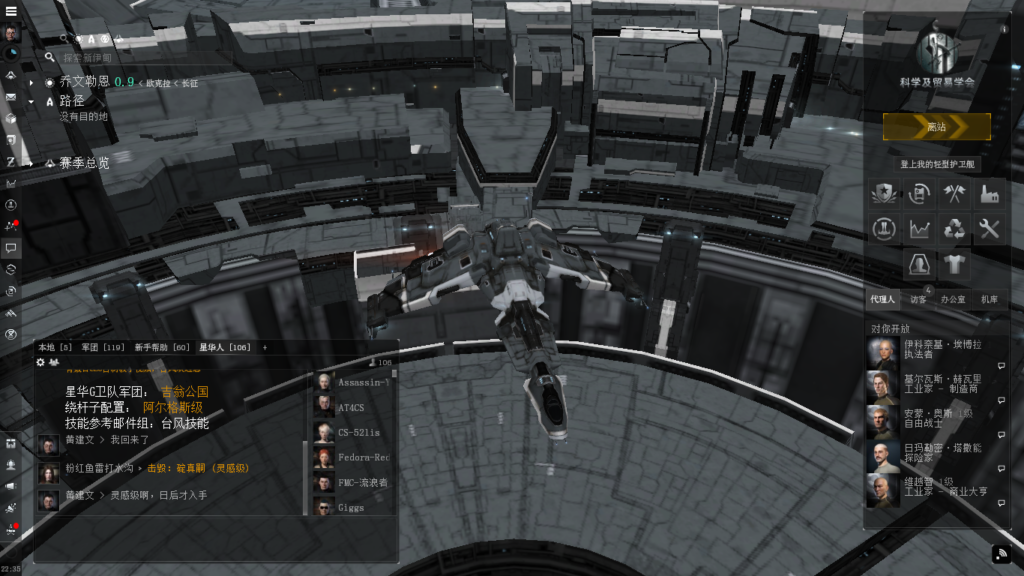This screenshot has height=576, width=1024.
Task: Switch to the 代理人 agents tab
Action: [883, 299]
